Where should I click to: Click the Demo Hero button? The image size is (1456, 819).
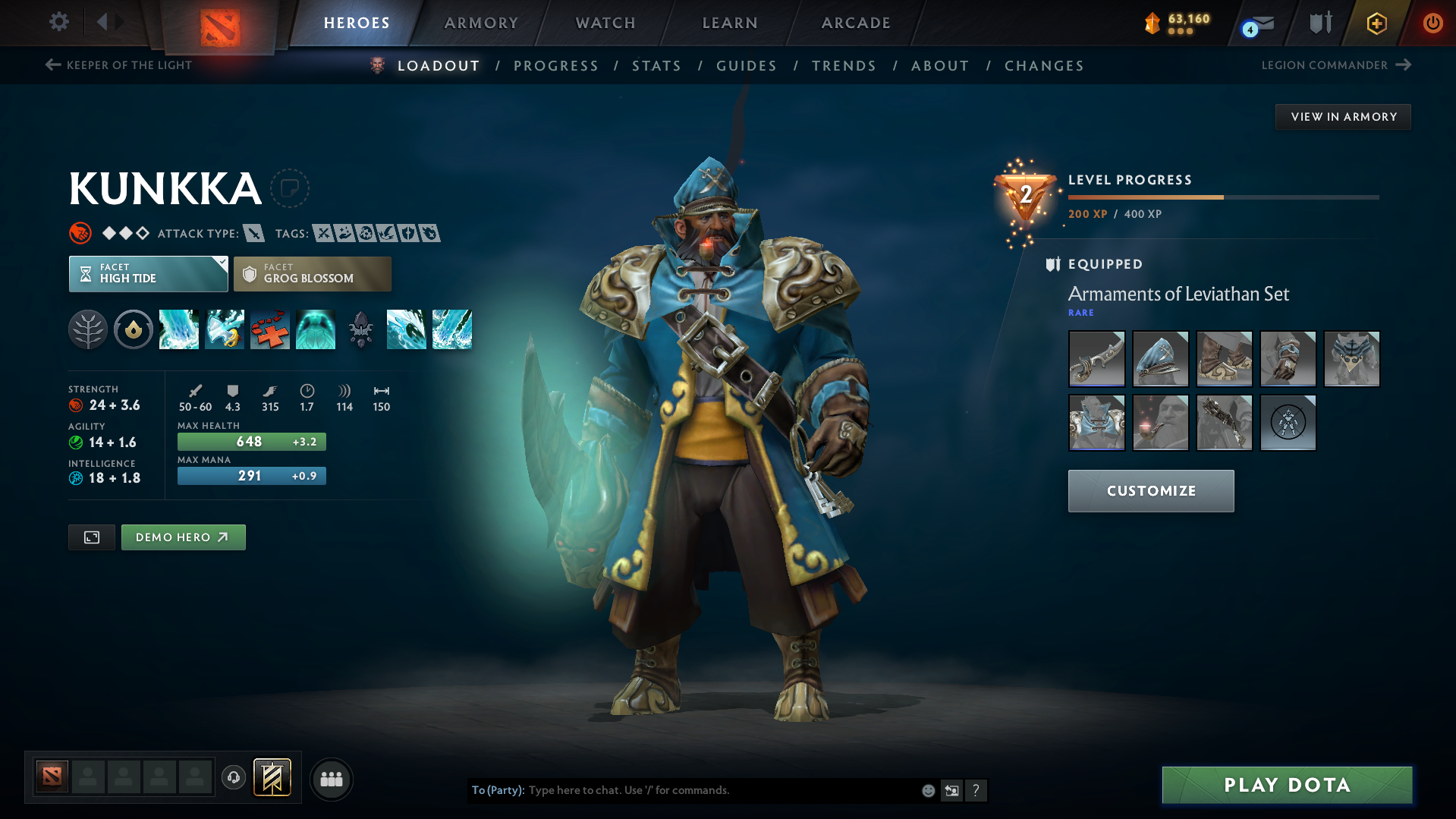tap(183, 537)
